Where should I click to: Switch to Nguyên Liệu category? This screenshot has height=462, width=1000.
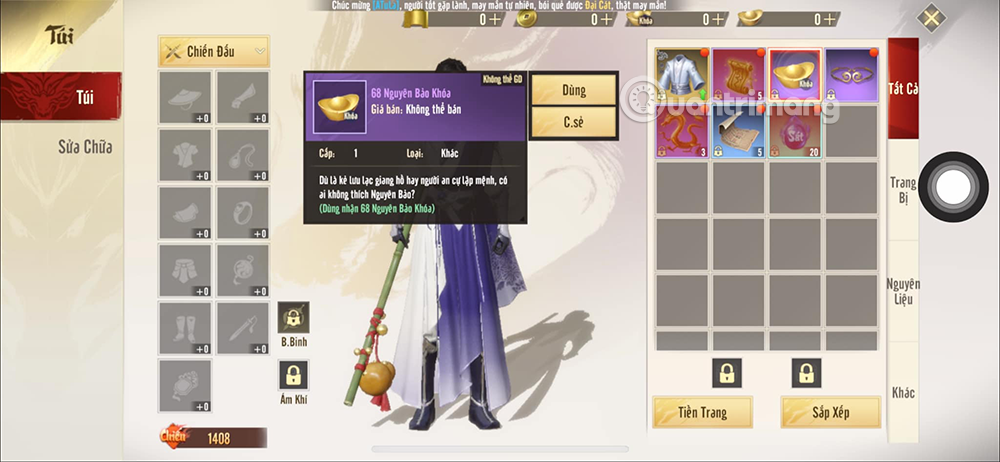click(x=903, y=291)
